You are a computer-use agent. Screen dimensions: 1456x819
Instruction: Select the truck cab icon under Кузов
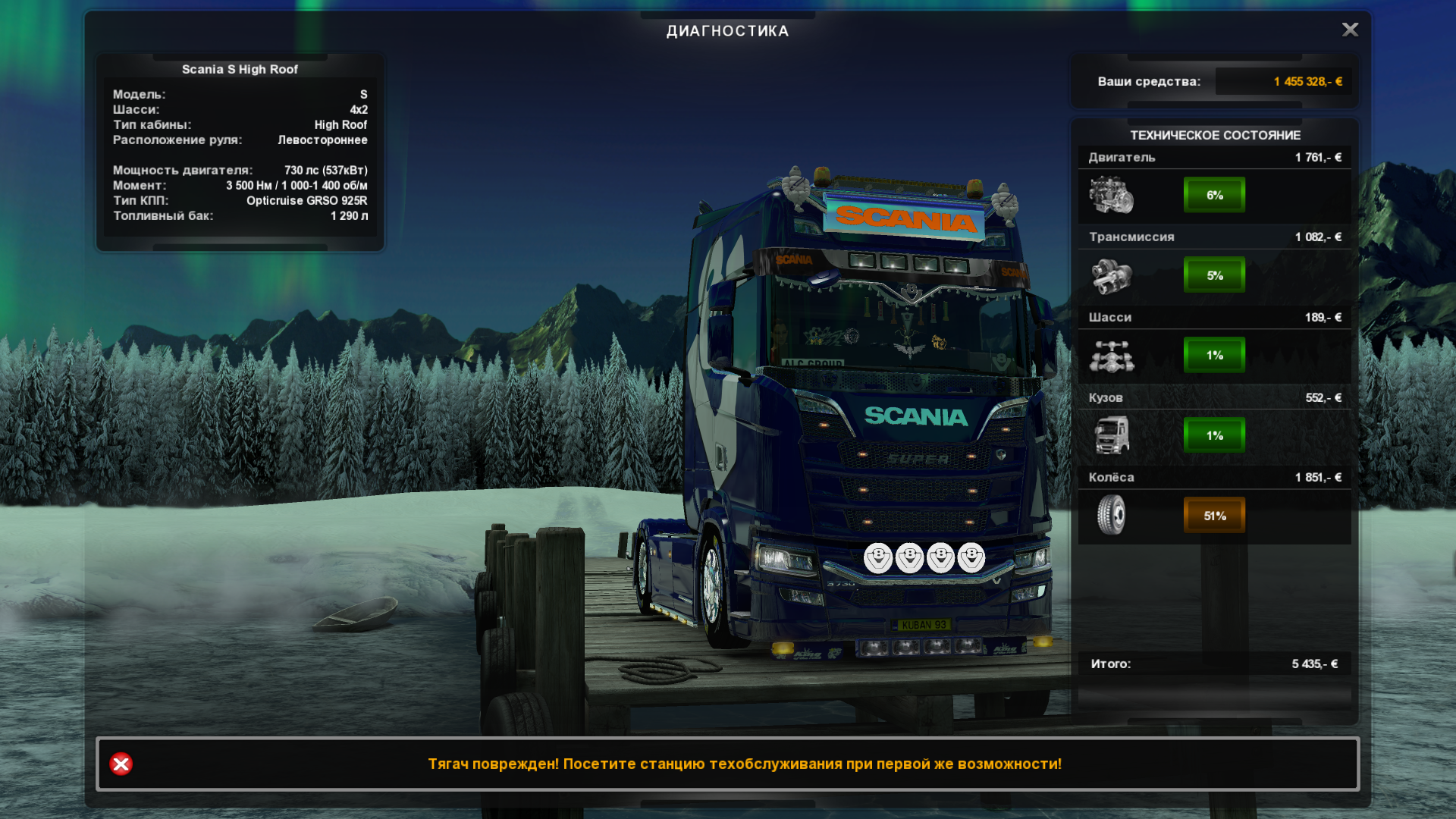(1111, 435)
